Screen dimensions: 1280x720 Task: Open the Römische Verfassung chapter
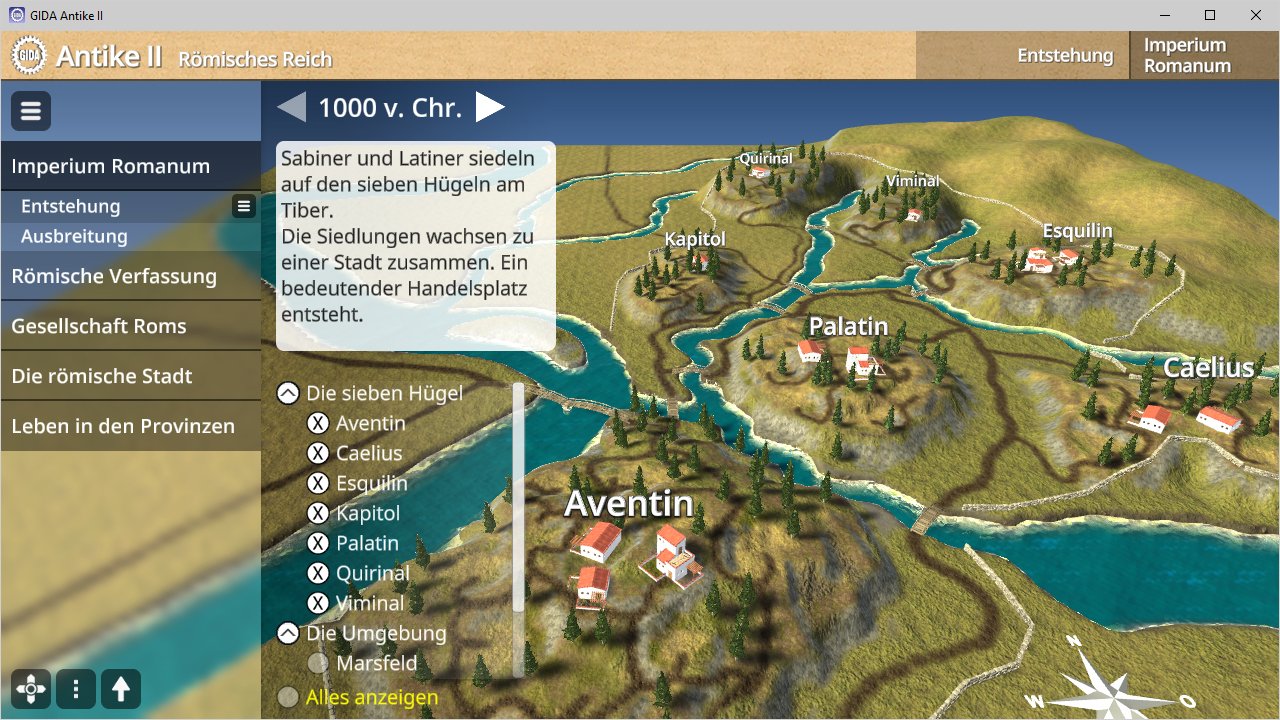[114, 276]
